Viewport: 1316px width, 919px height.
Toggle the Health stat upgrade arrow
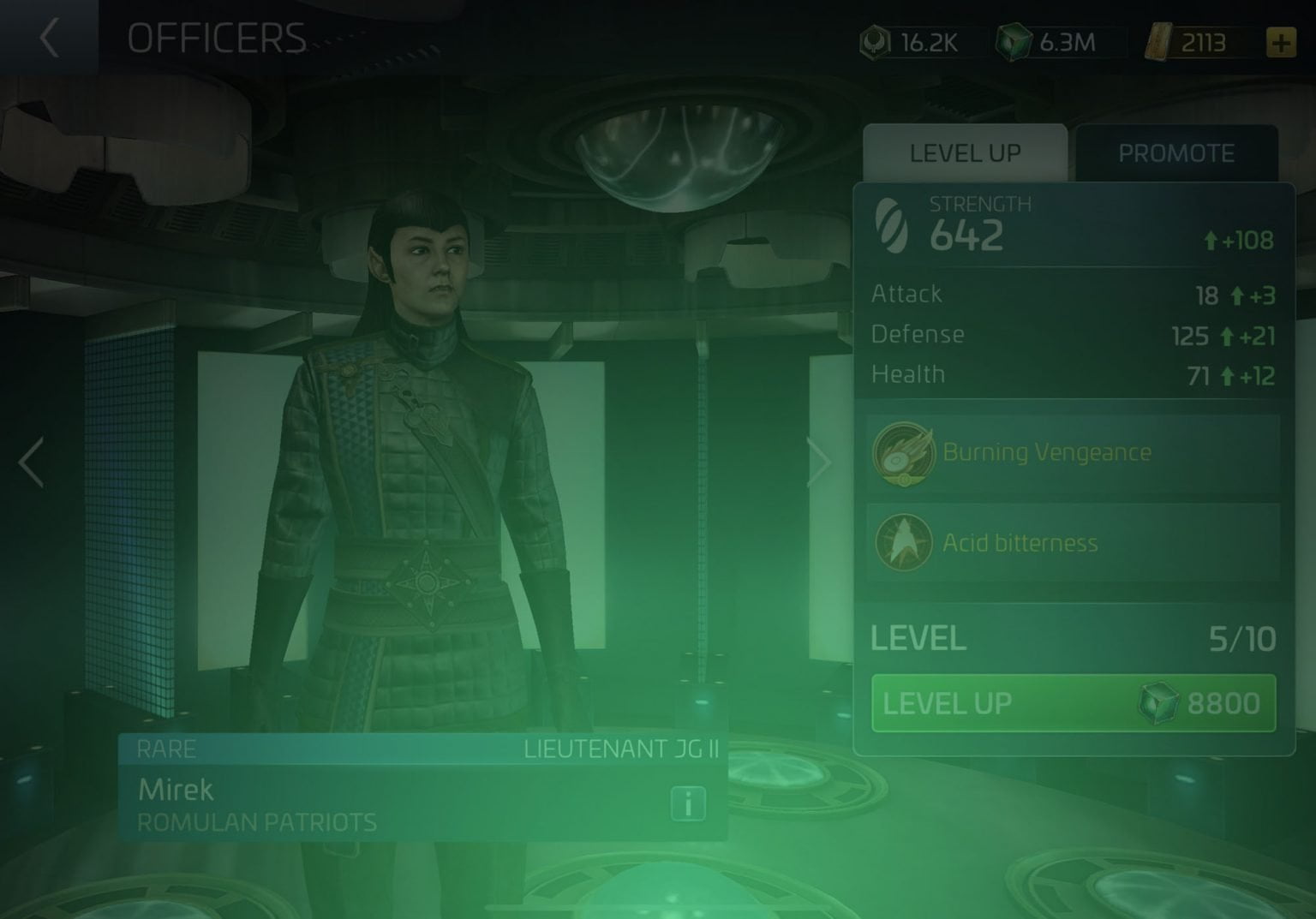click(x=1230, y=374)
